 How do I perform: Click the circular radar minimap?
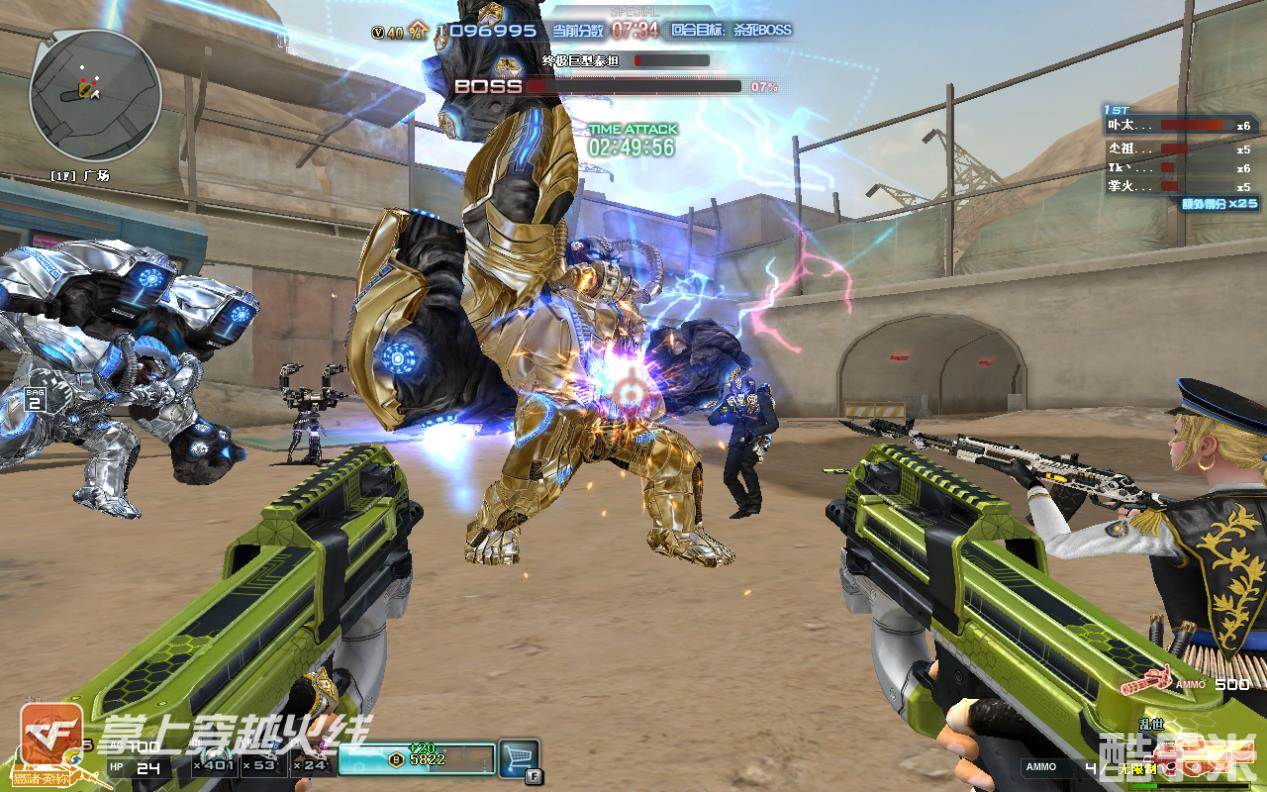tap(95, 95)
